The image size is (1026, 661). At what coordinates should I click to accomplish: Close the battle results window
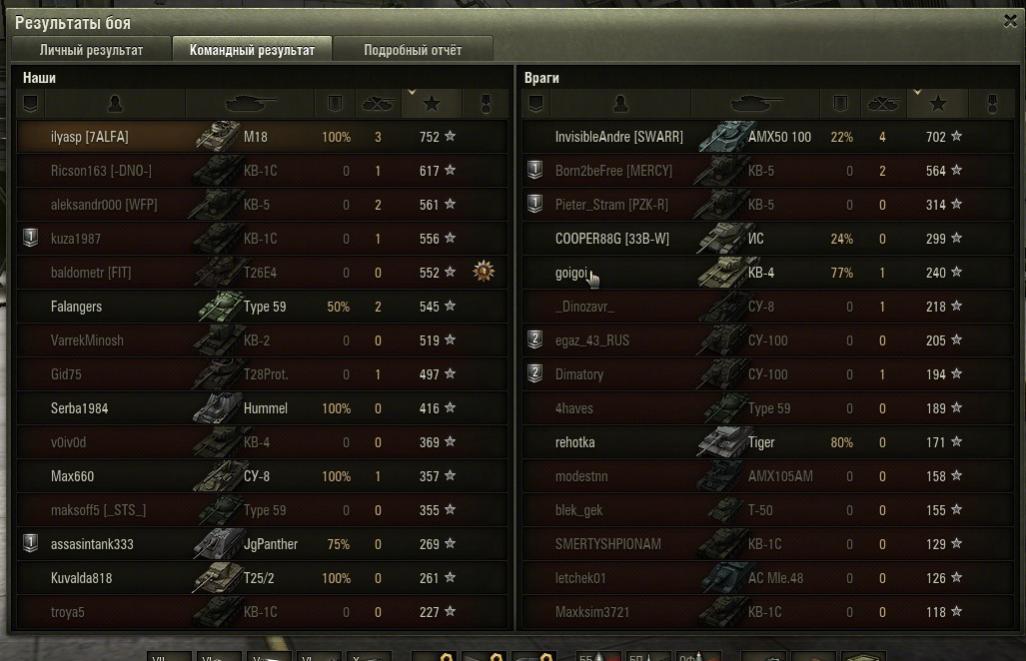(1009, 21)
